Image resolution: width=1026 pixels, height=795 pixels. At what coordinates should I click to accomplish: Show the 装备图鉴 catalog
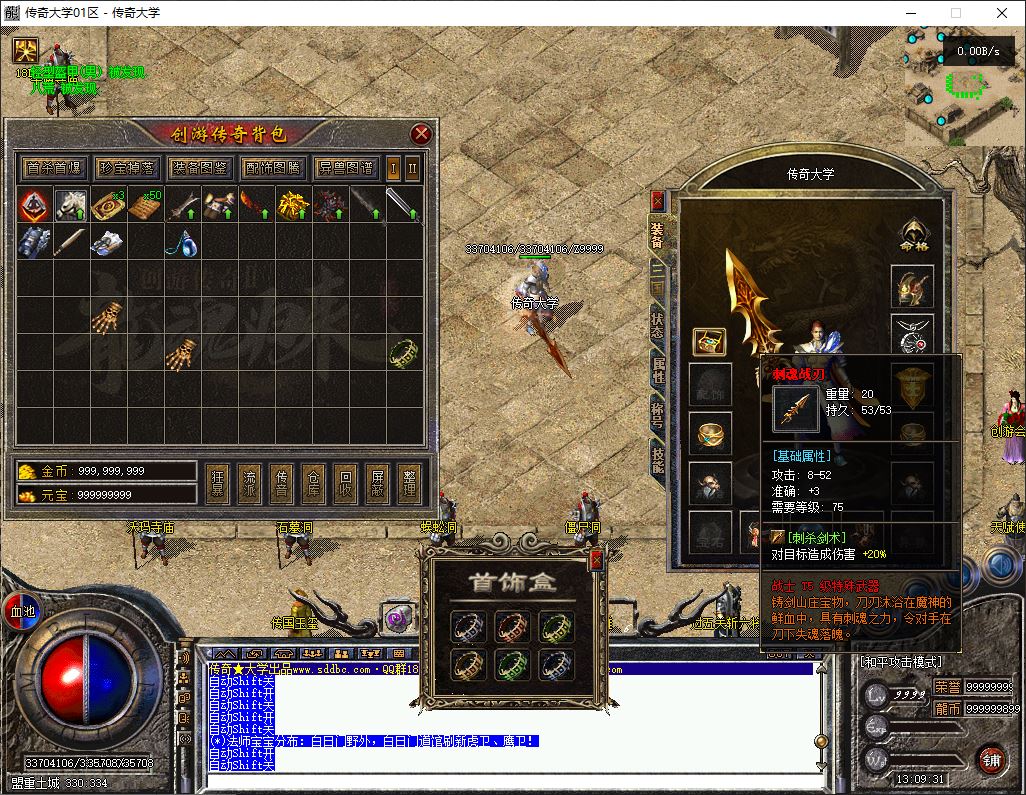click(199, 168)
